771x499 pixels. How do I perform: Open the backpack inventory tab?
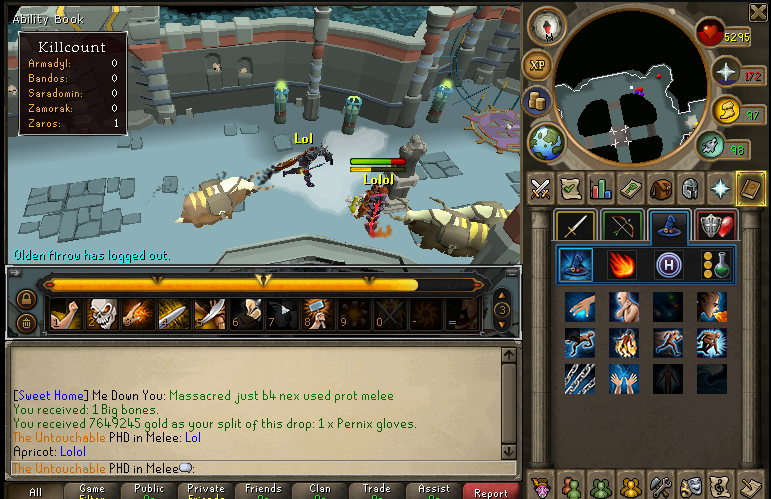pyautogui.click(x=659, y=188)
